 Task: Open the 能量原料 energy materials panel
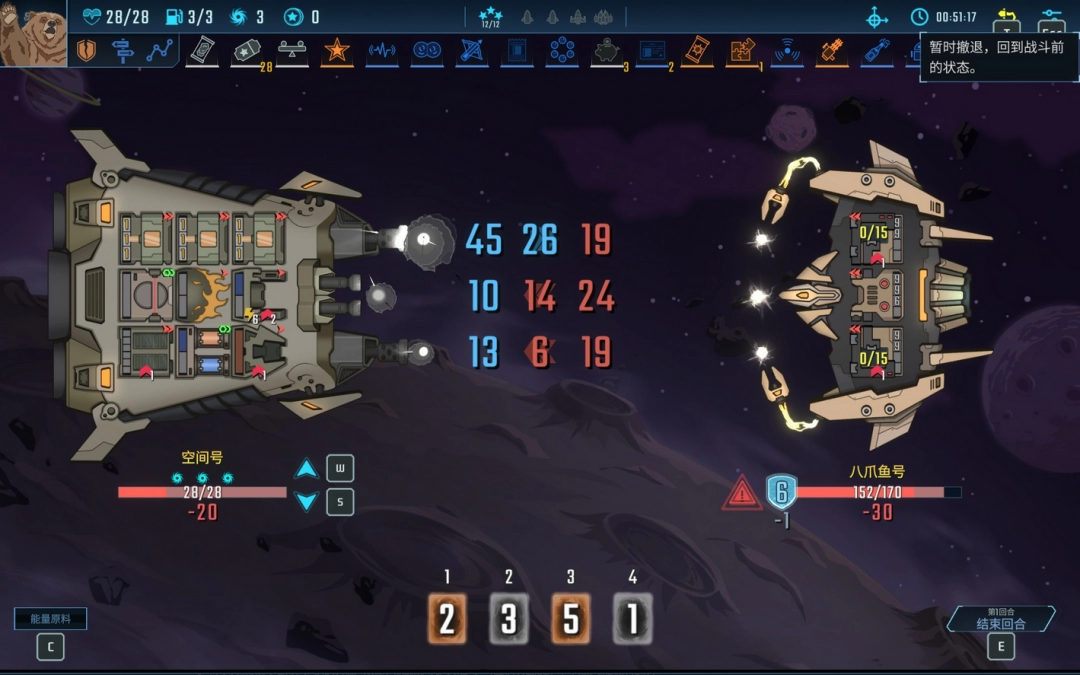50,620
